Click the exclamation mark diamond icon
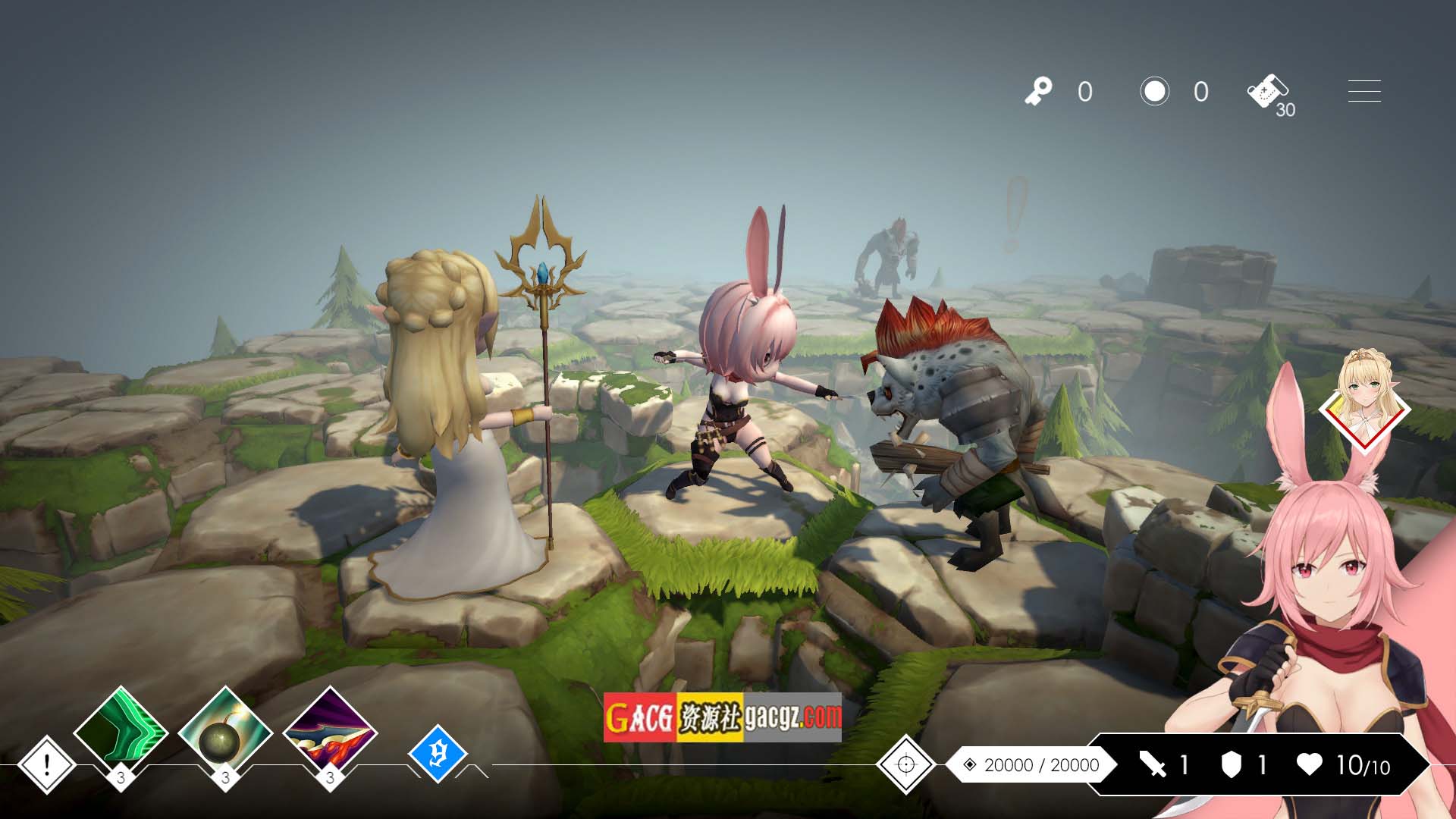Image resolution: width=1456 pixels, height=819 pixels. pos(46,764)
